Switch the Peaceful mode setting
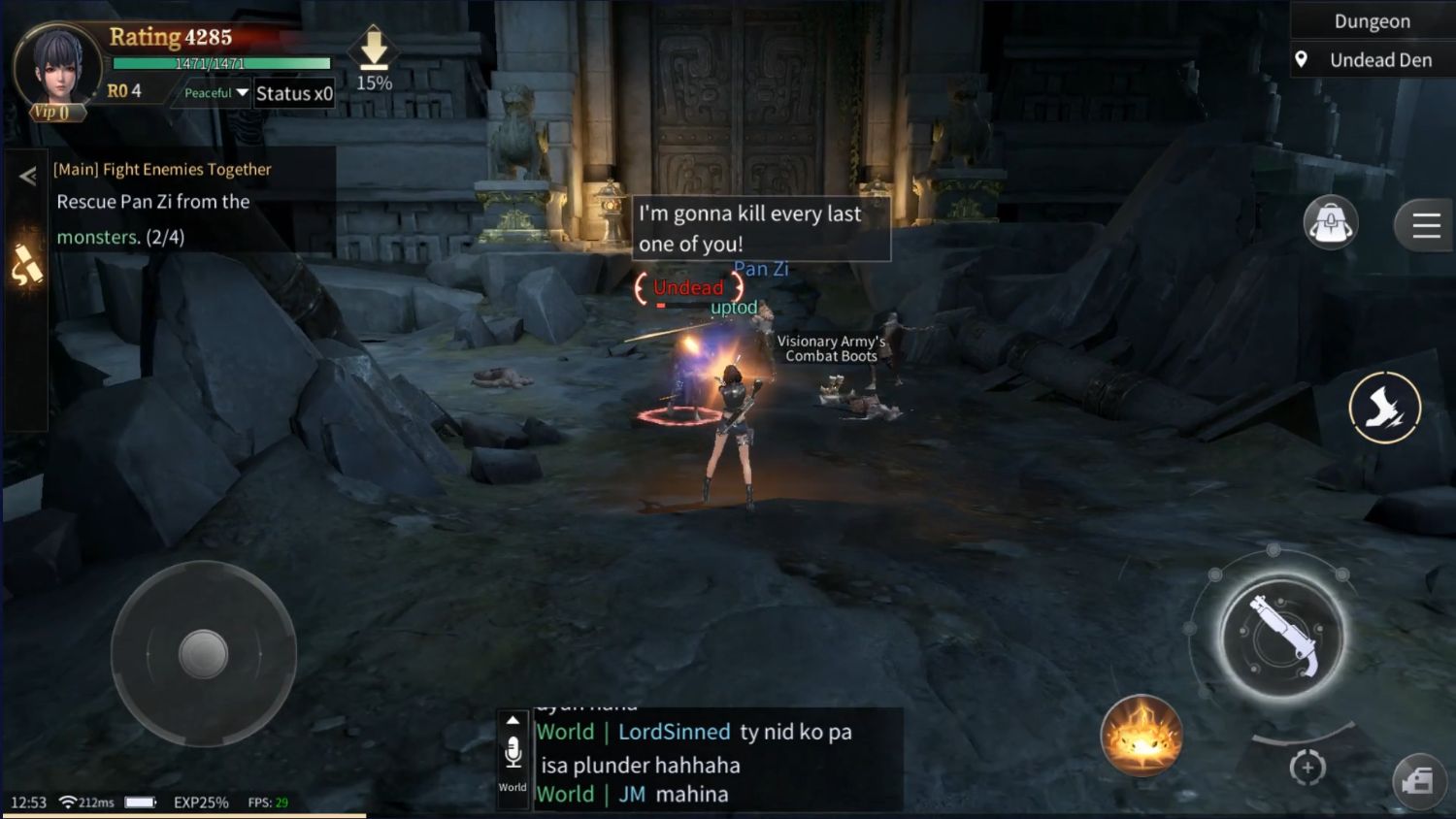Image resolution: width=1456 pixels, height=819 pixels. click(x=207, y=93)
